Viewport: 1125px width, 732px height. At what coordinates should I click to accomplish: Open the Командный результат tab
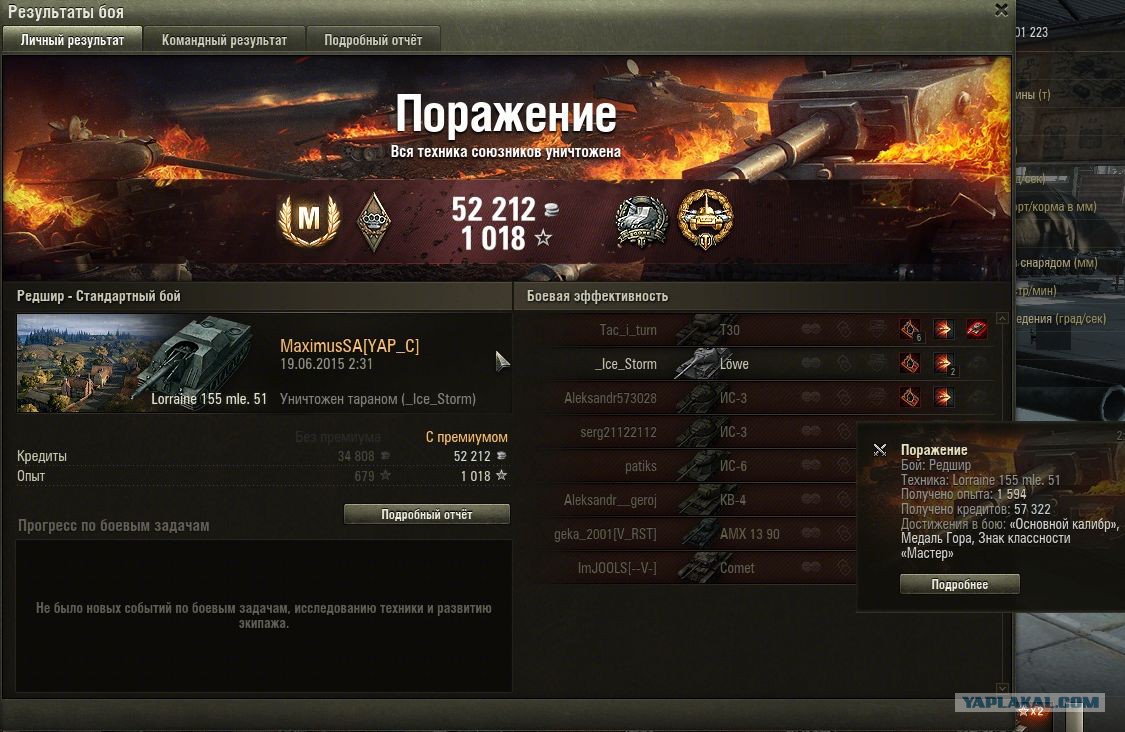point(224,40)
